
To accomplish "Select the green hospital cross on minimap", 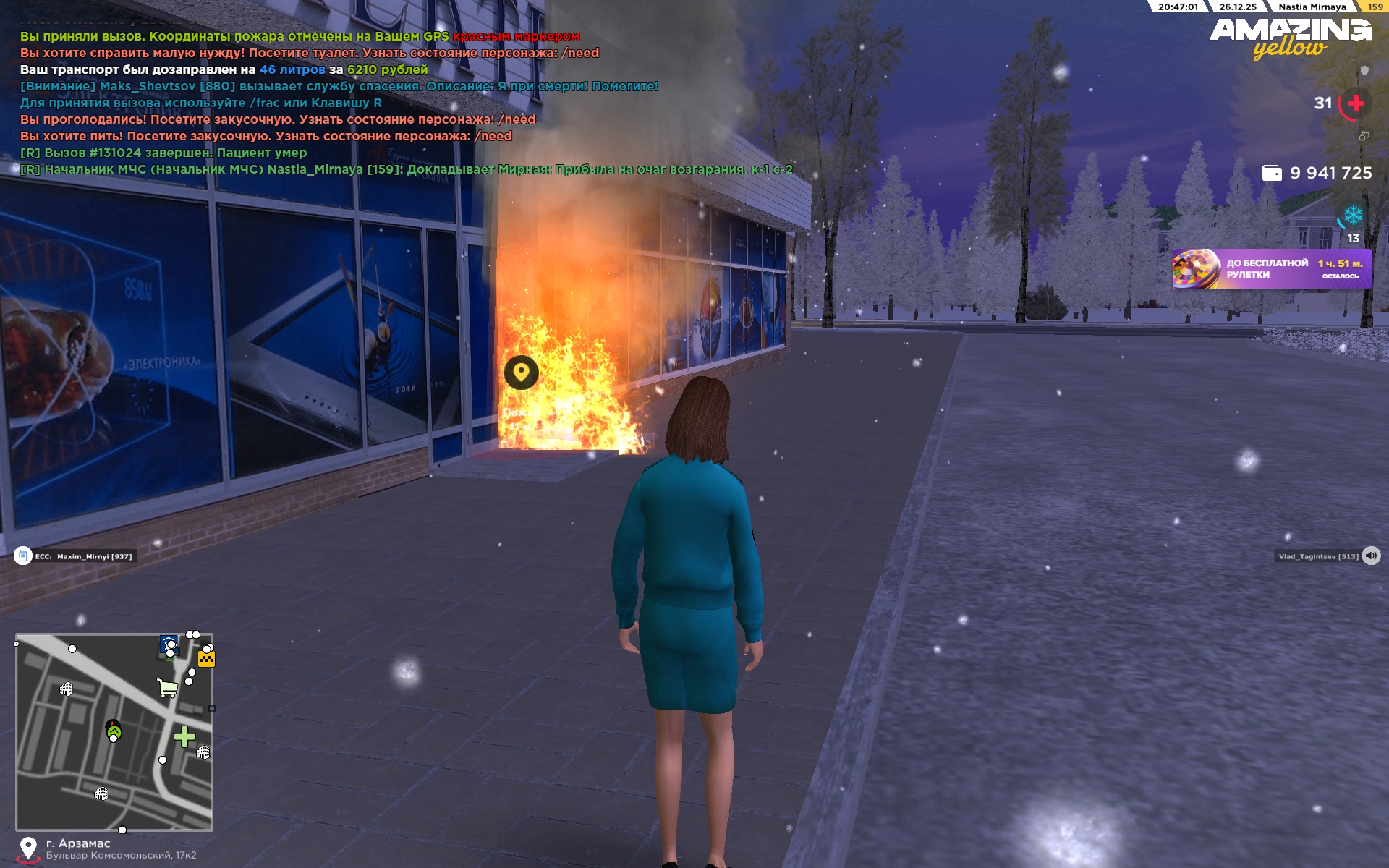I will (184, 736).
